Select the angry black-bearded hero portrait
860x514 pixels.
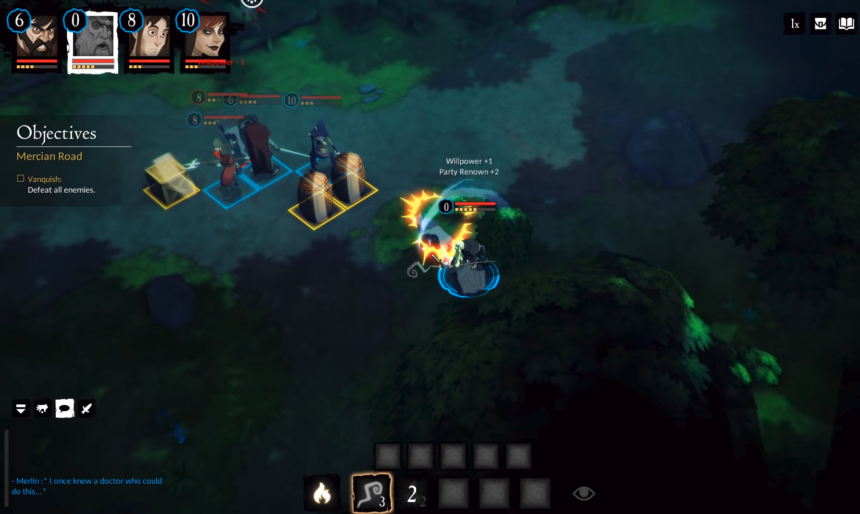[37, 40]
